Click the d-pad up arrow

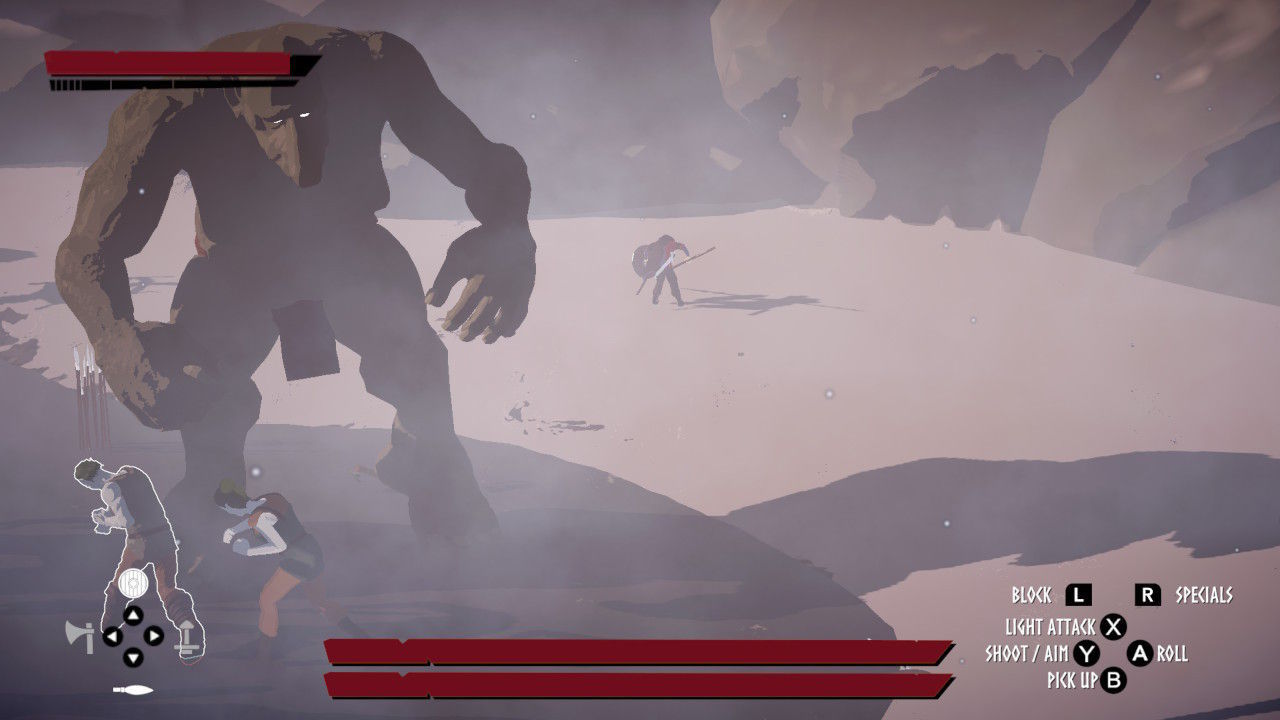tap(134, 614)
